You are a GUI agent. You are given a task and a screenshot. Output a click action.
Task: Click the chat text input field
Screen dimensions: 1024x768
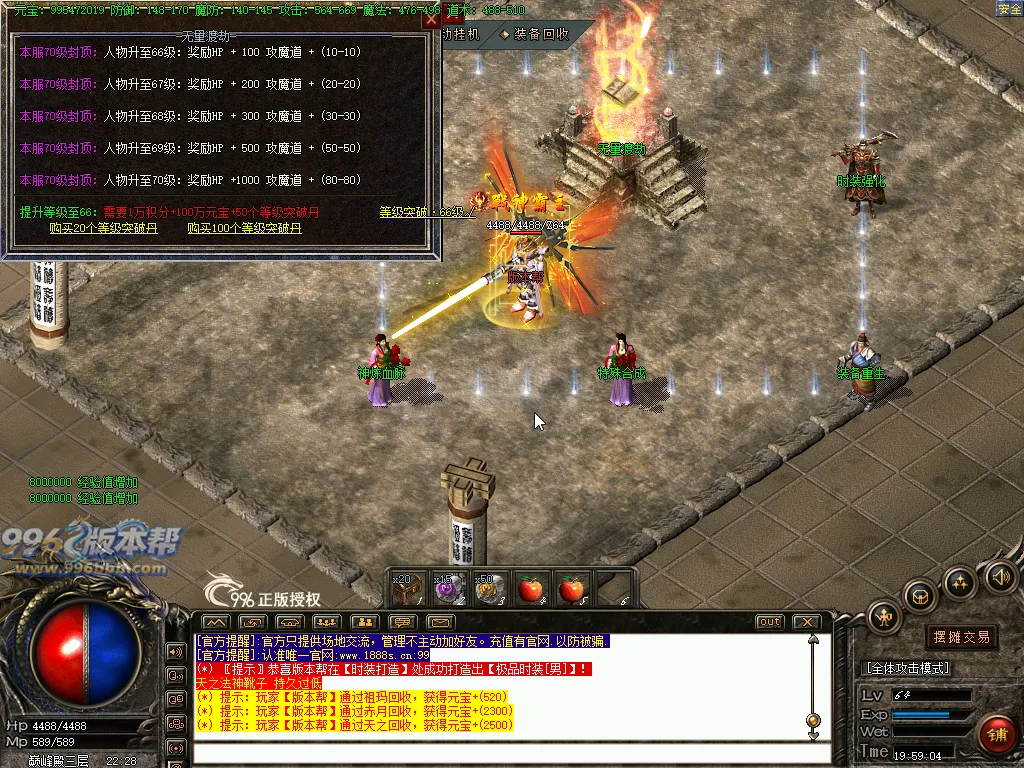pyautogui.click(x=500, y=752)
